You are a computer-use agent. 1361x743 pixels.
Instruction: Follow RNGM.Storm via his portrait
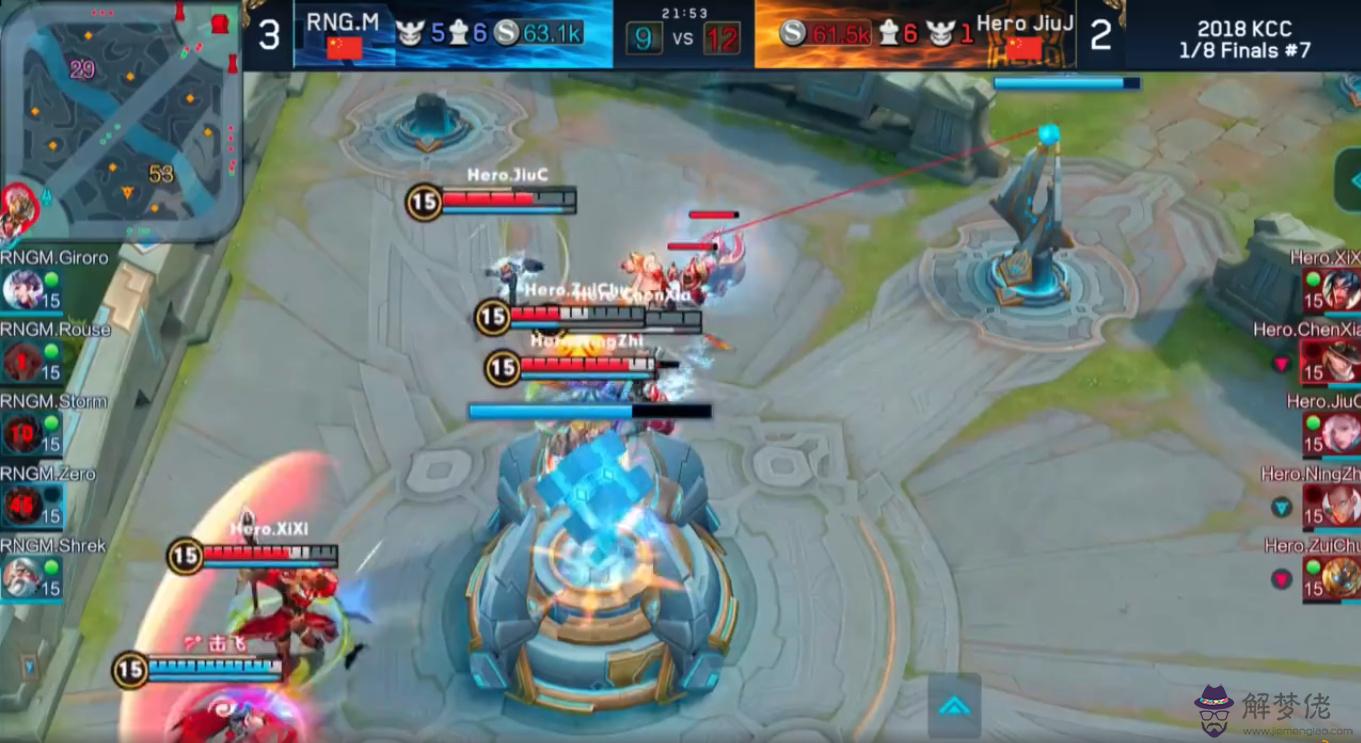coord(21,433)
